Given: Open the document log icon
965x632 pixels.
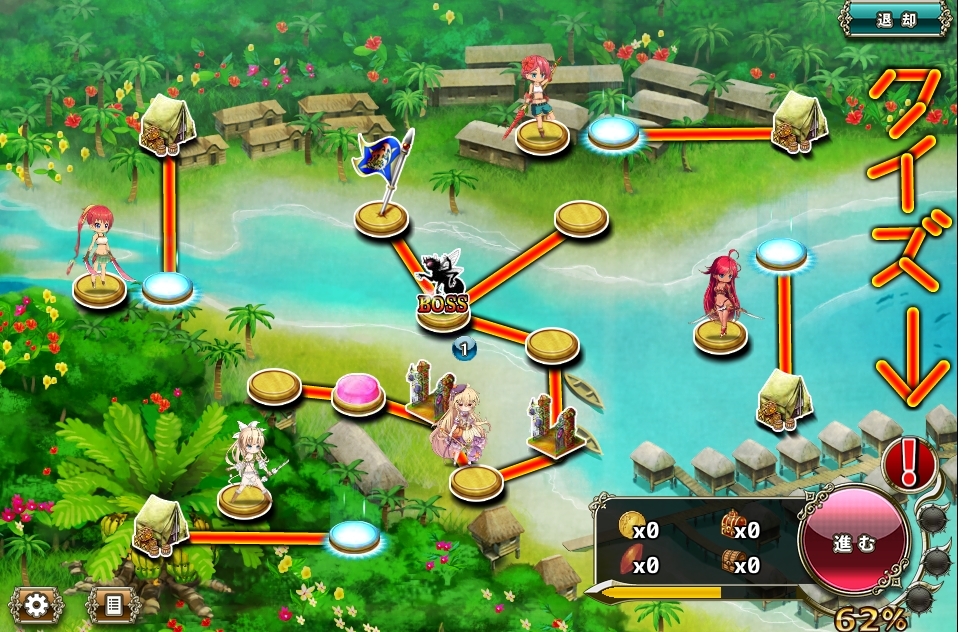Looking at the screenshot, I should (x=112, y=605).
